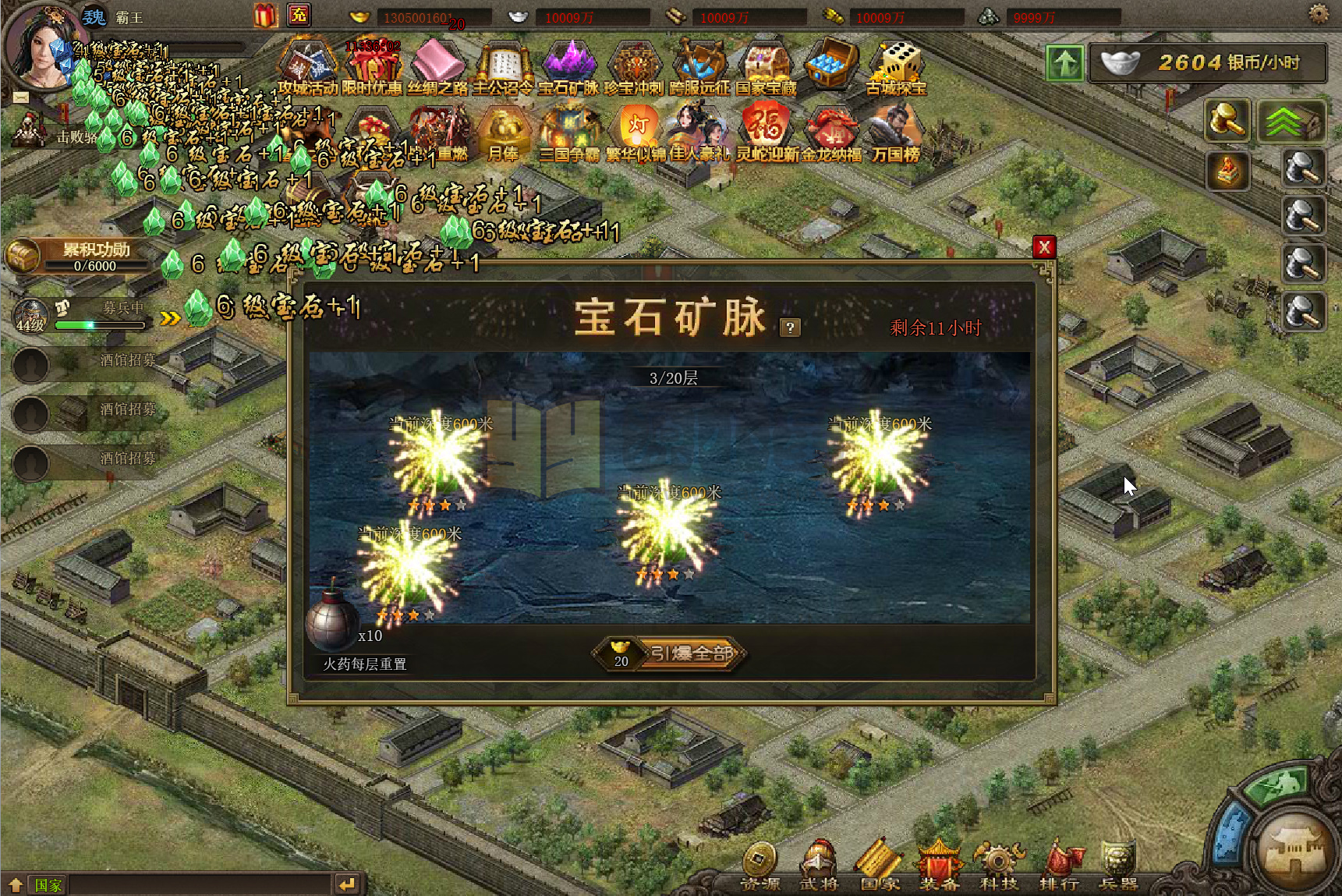Open the 国家 chat channel selector
Viewport: 1342px width, 896px height.
pos(47,884)
